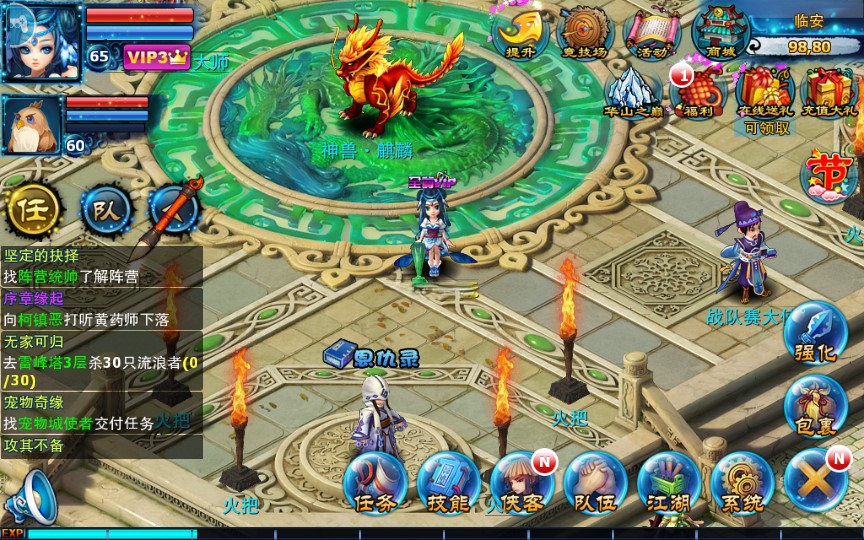Open the 江湖 social menu
The height and width of the screenshot is (540, 864).
[x=667, y=483]
